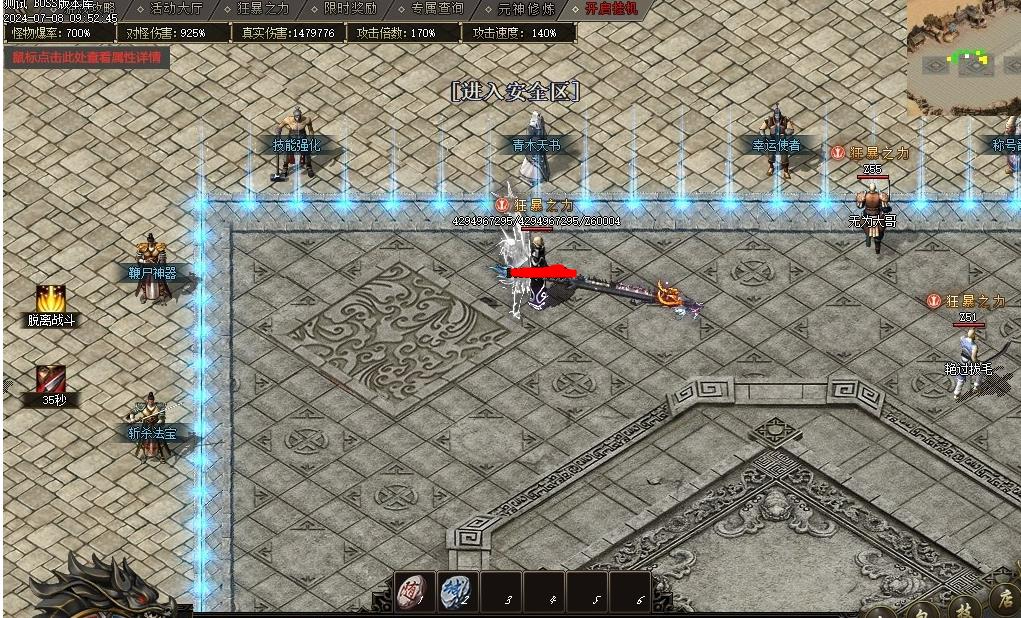Open the 活动大厅 tab

pos(174,9)
